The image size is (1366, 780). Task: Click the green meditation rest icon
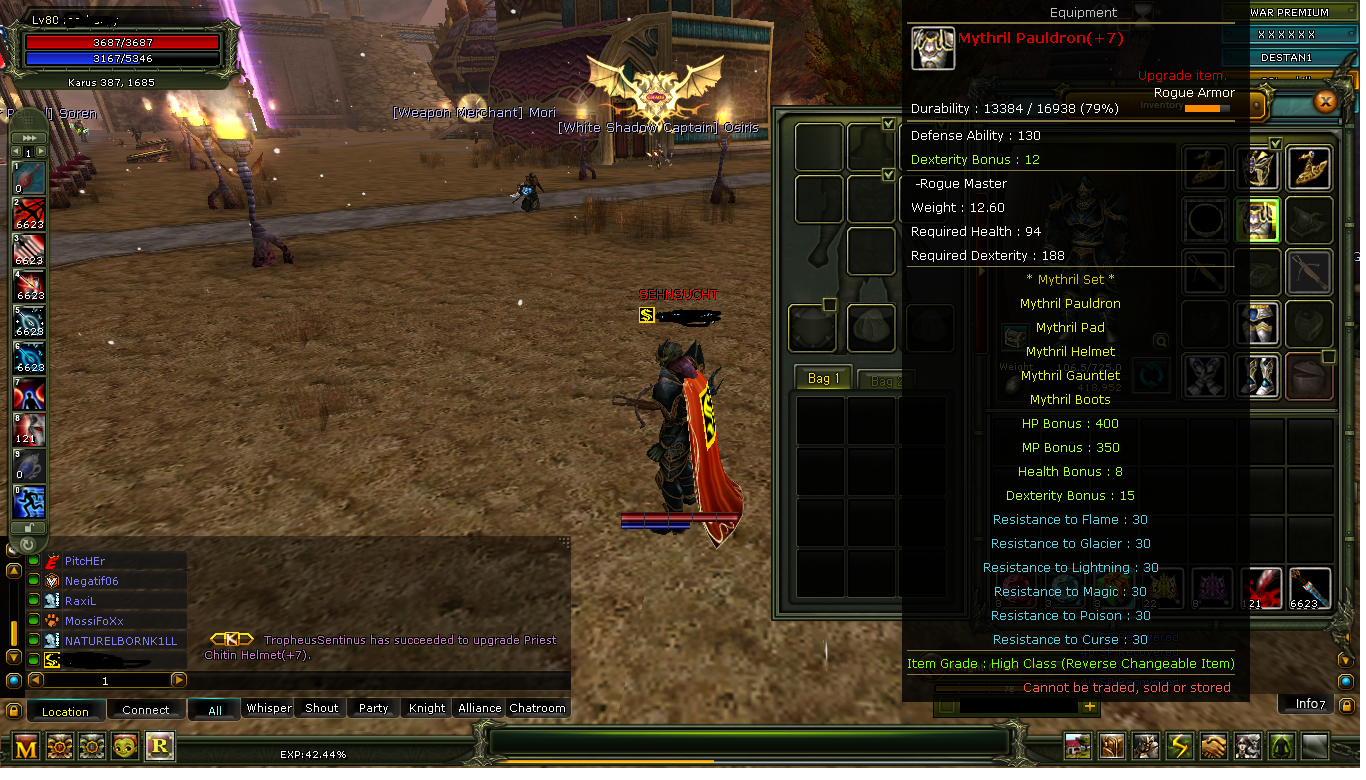tap(1280, 746)
